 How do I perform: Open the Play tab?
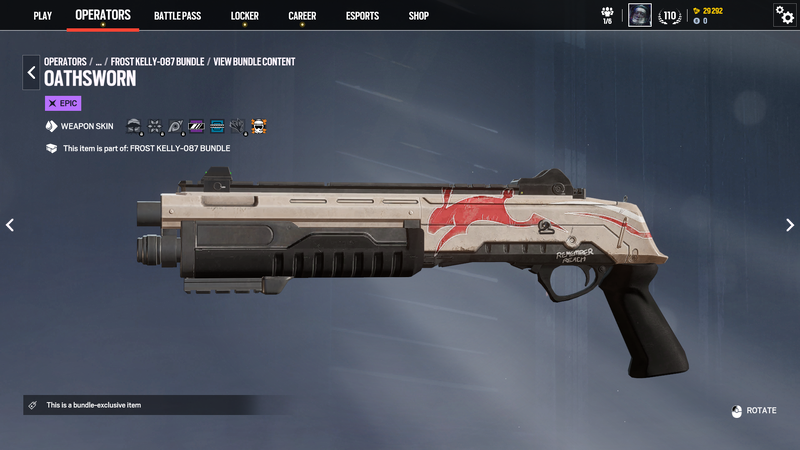[42, 16]
